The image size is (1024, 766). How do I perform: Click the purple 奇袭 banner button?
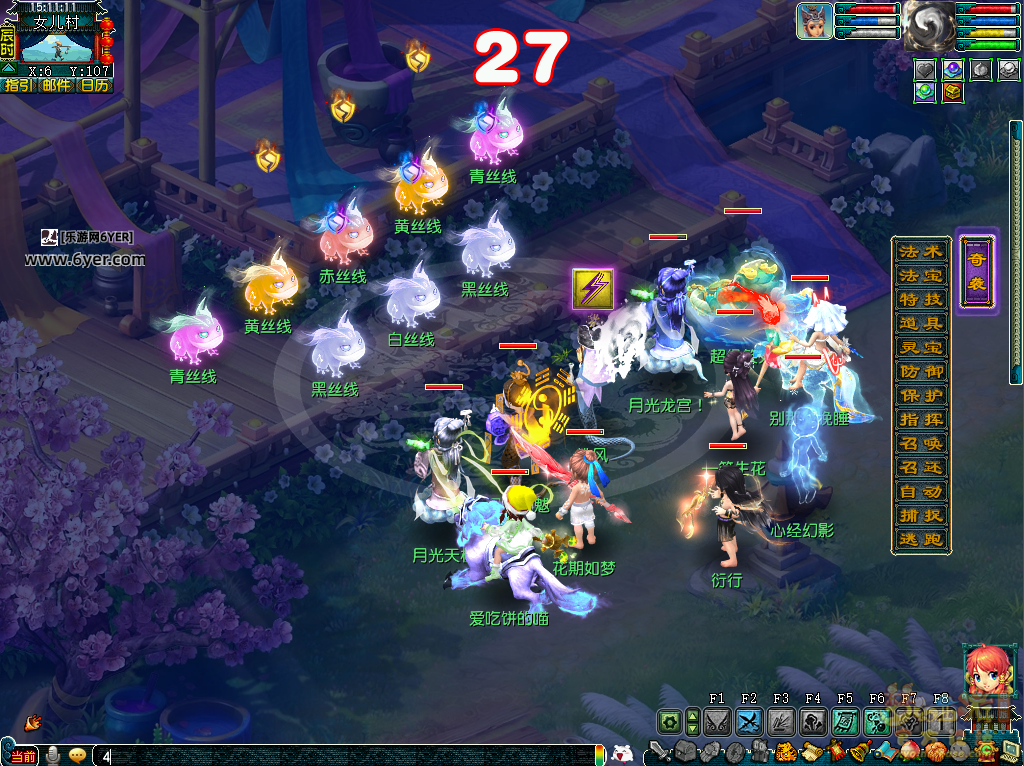coord(976,270)
